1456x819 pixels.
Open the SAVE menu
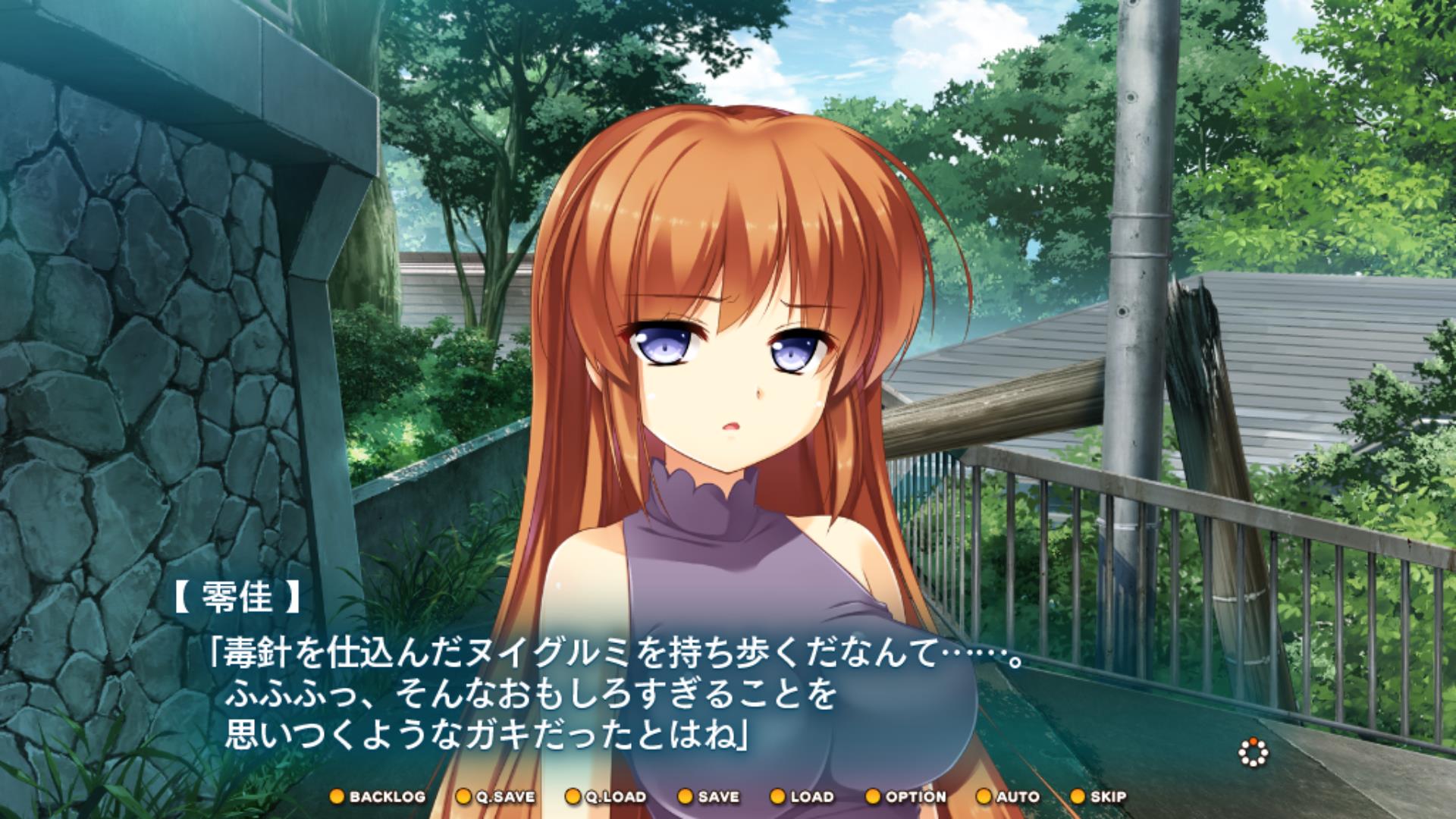click(708, 797)
